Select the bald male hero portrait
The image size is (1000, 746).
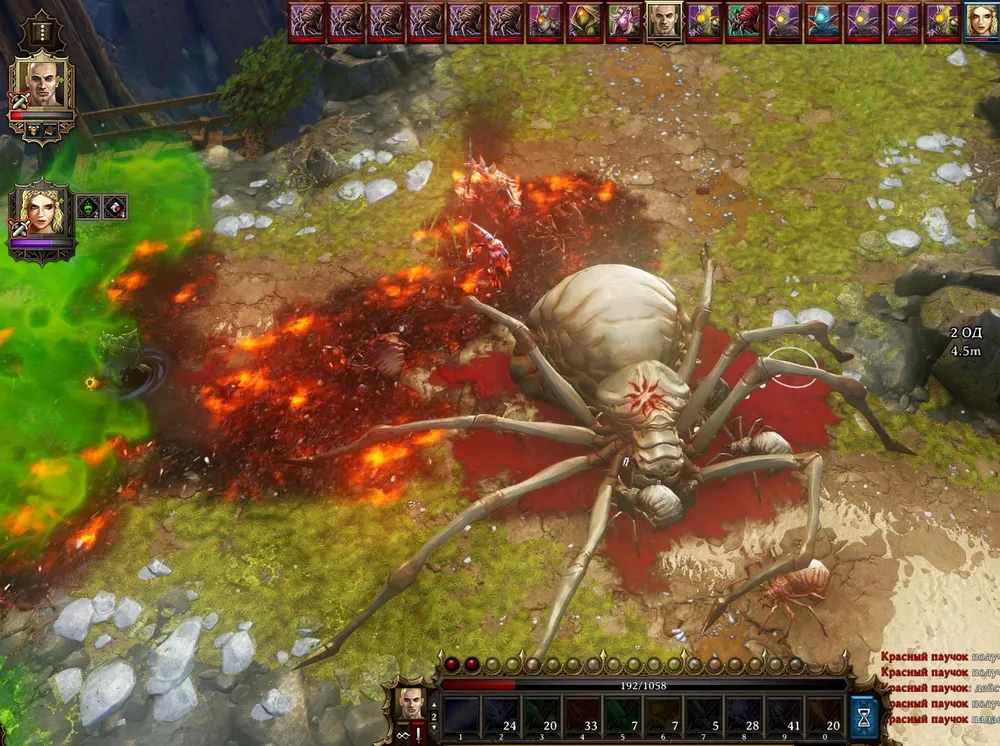[41, 86]
